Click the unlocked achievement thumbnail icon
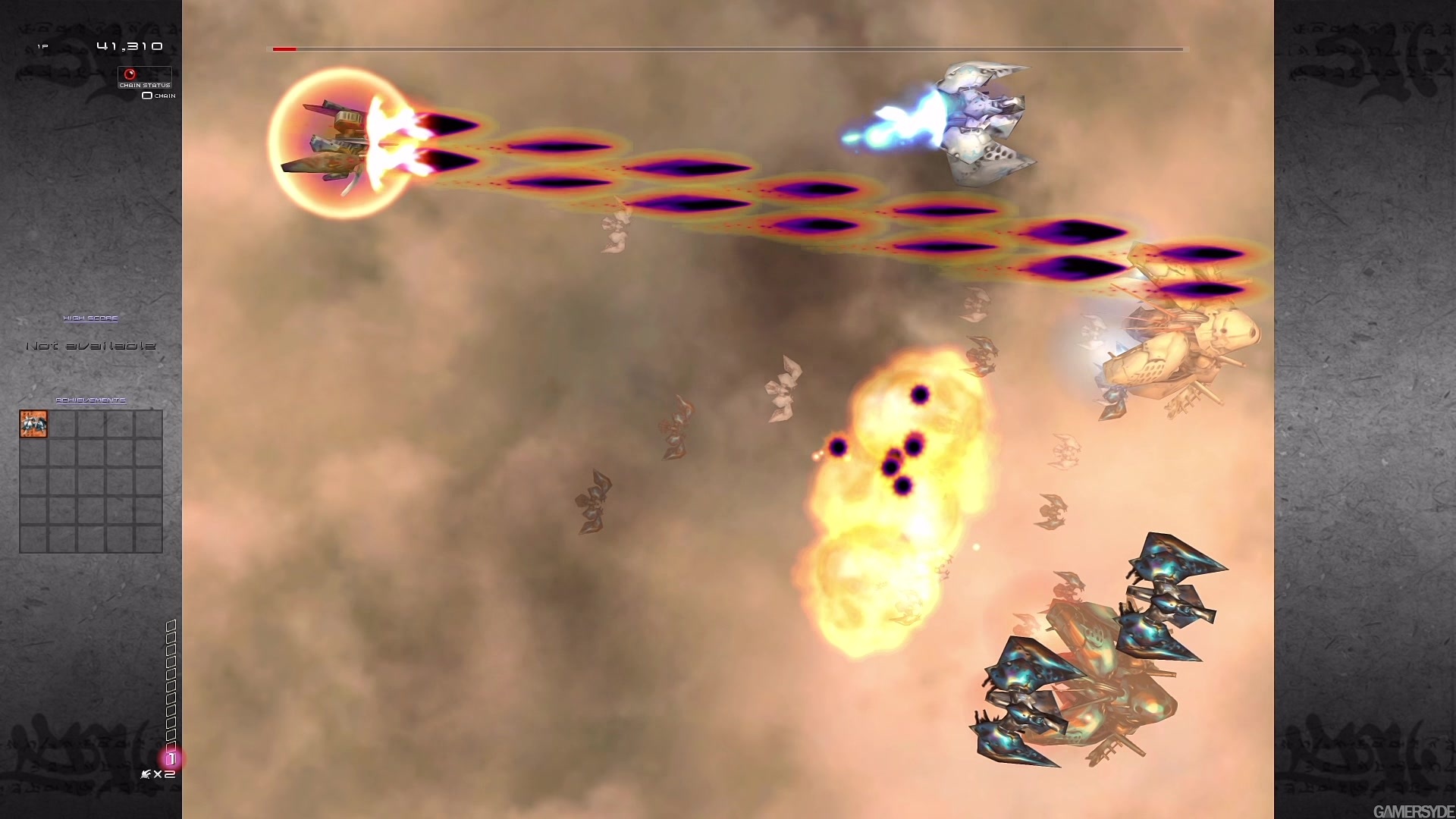Screen dimensions: 1456x819 tap(32, 424)
